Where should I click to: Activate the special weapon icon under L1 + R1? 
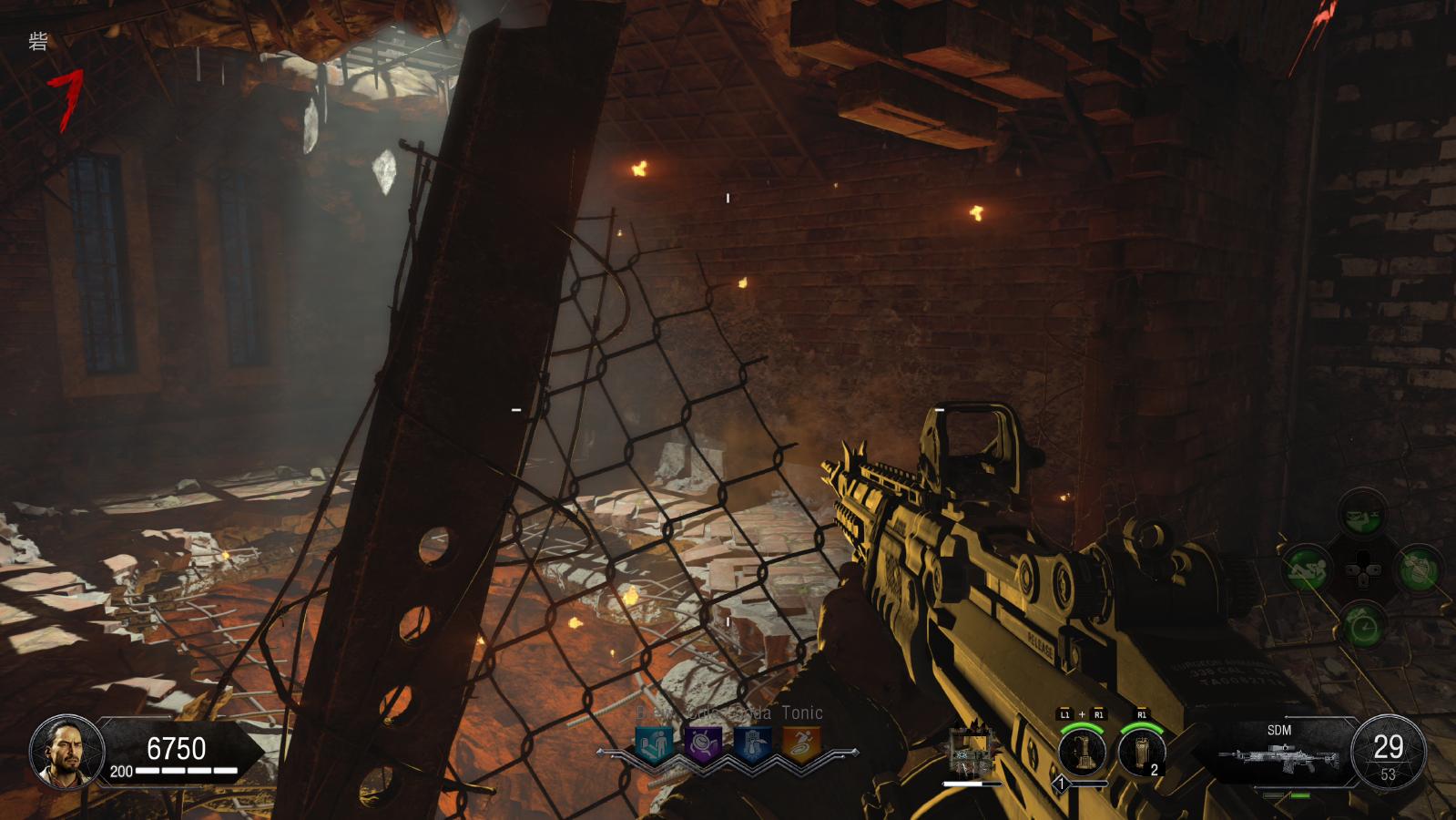pos(1081,752)
